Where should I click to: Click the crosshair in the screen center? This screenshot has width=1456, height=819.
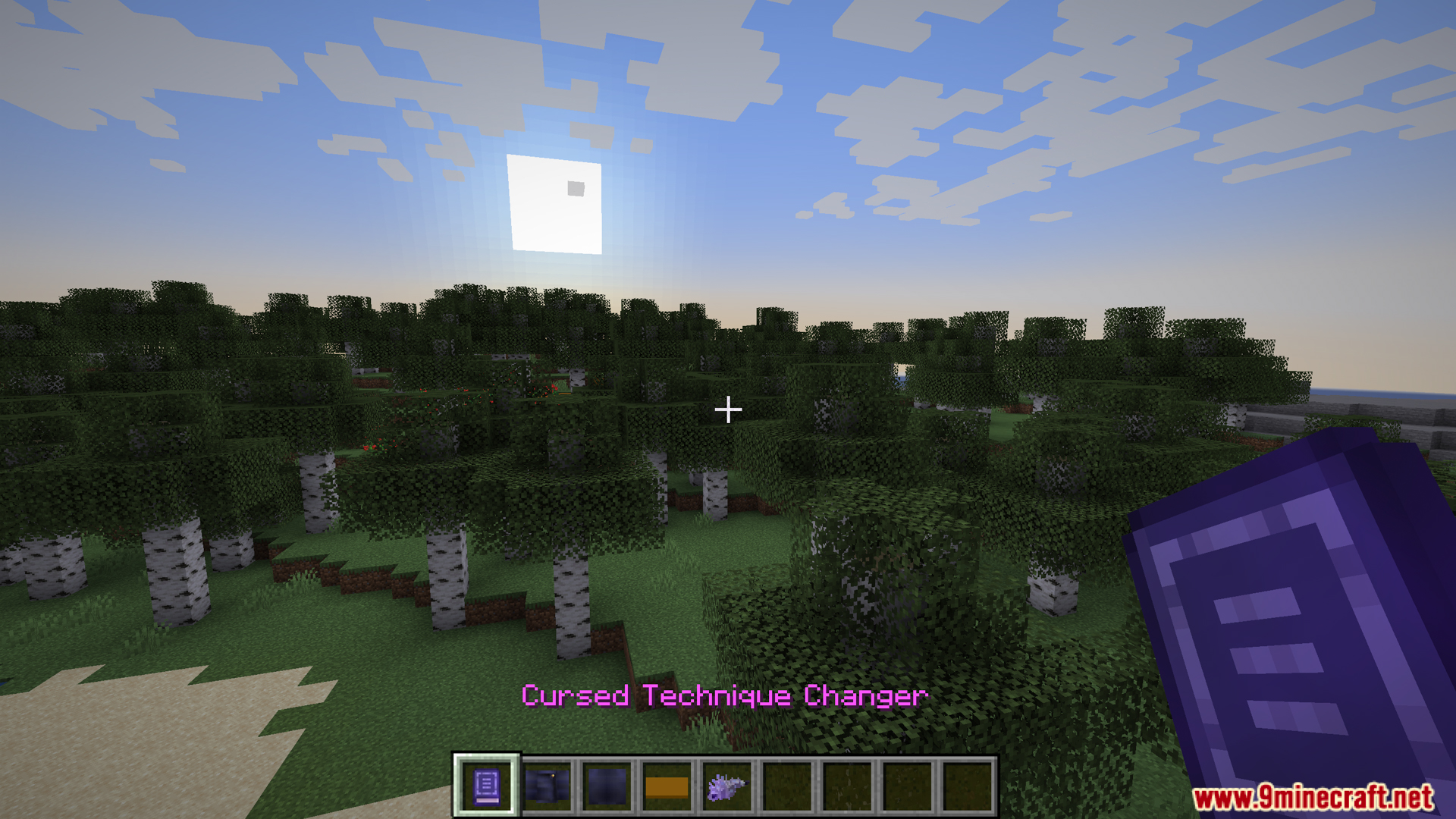pyautogui.click(x=728, y=409)
